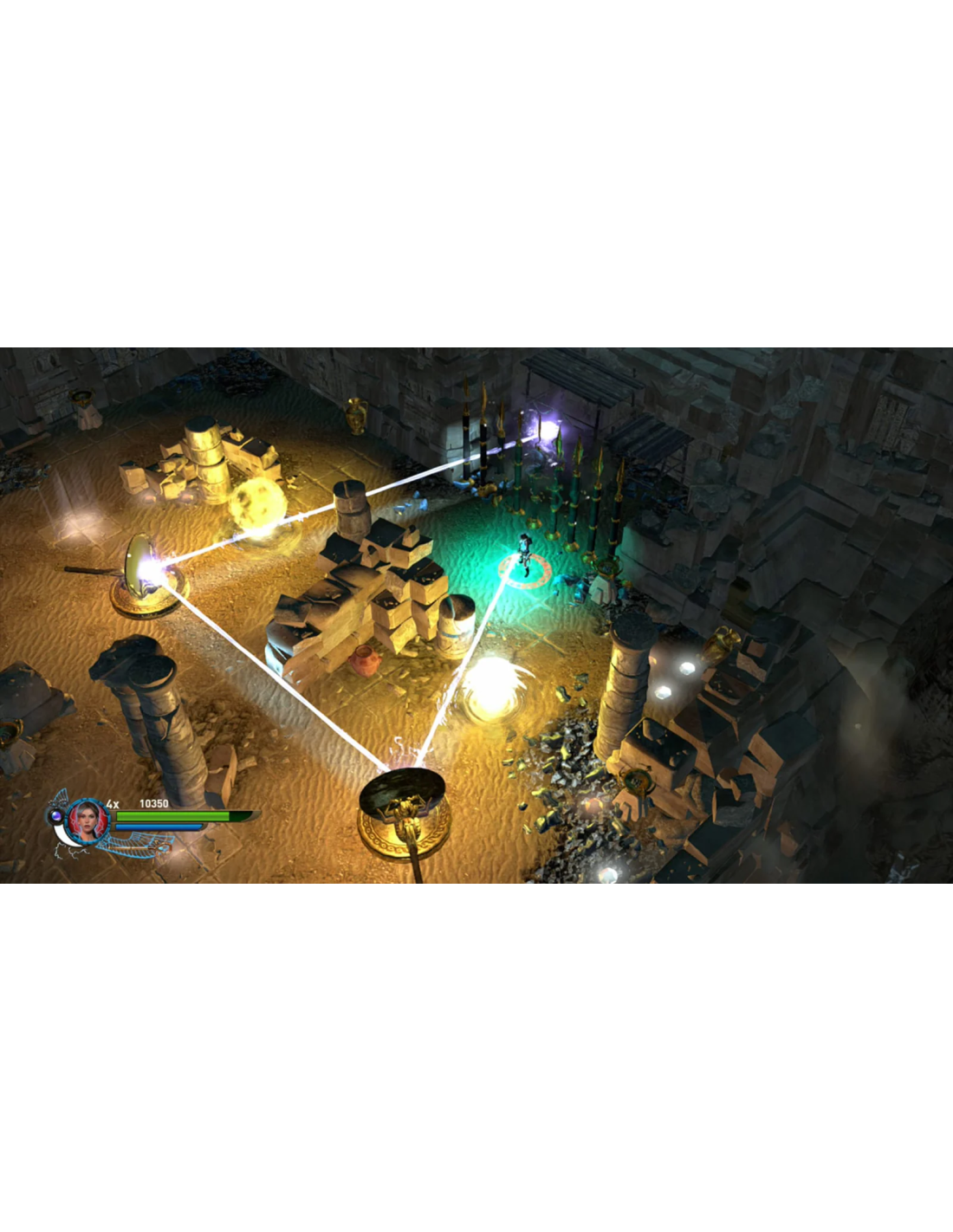The image size is (953, 1232).
Task: Select the purple orb icon beside the portrait
Action: pyautogui.click(x=57, y=816)
